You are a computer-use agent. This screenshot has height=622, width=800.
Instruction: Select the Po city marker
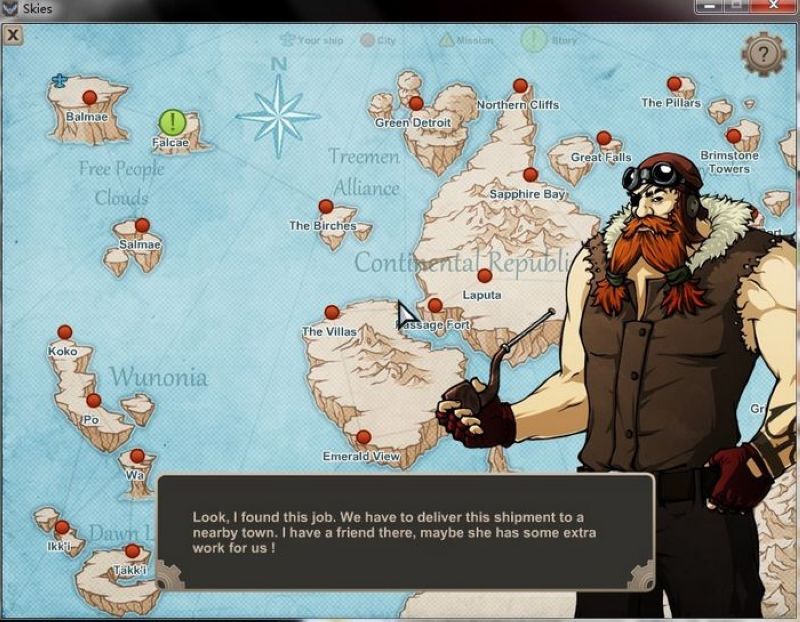pos(93,401)
